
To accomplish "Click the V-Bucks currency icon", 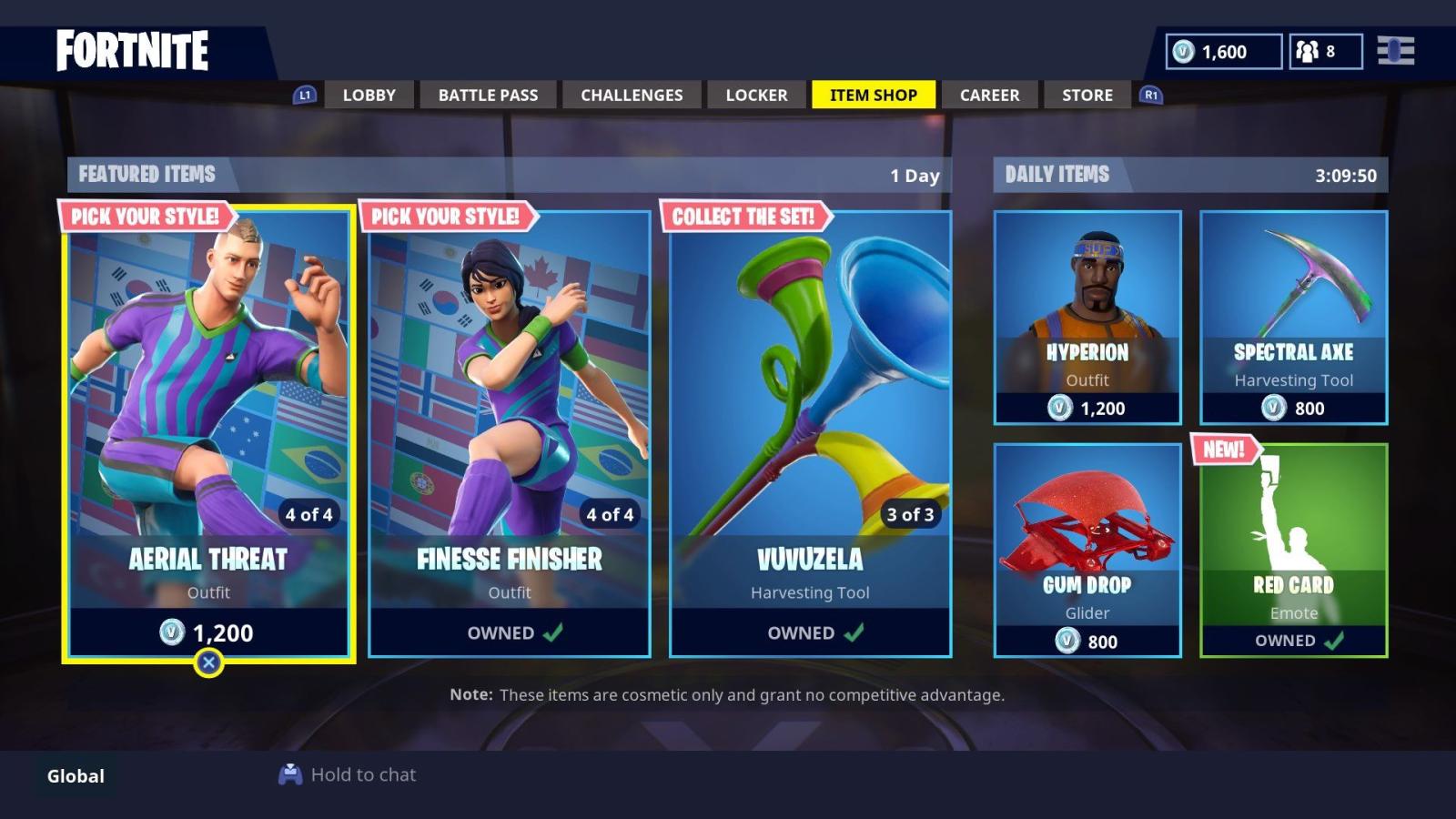I will coord(1185,52).
